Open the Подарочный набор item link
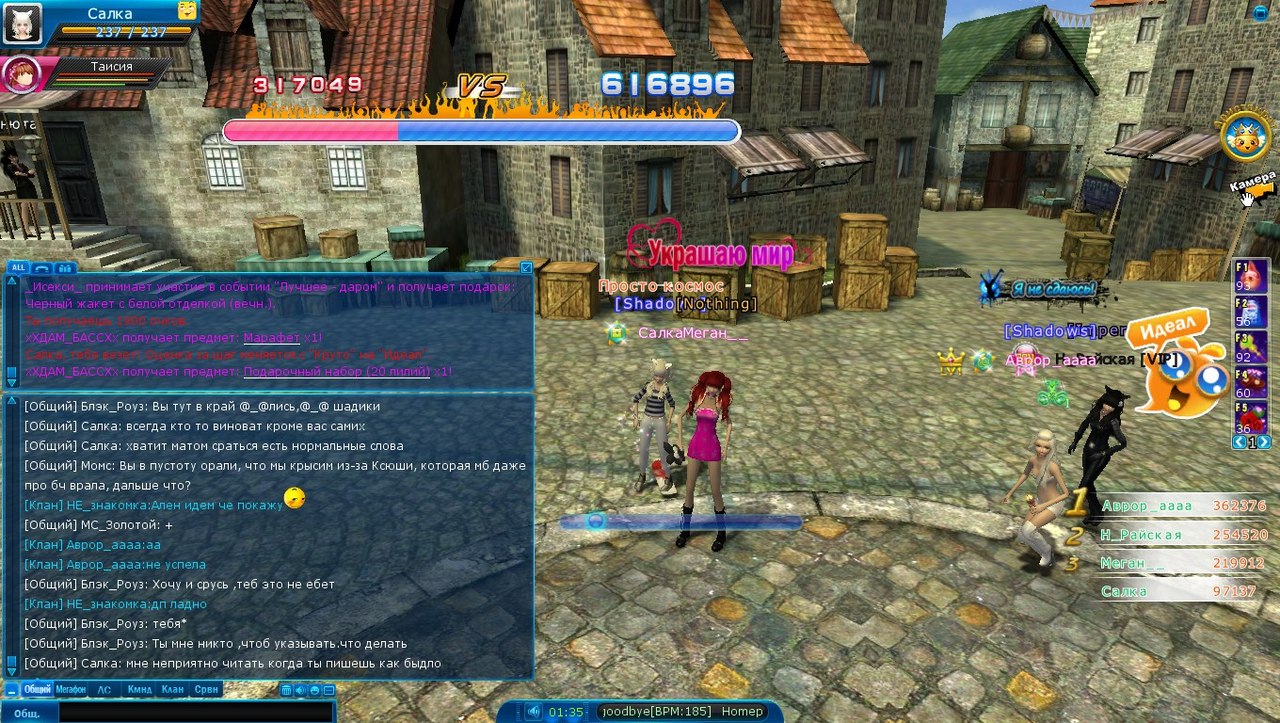1280x723 pixels. coord(336,371)
